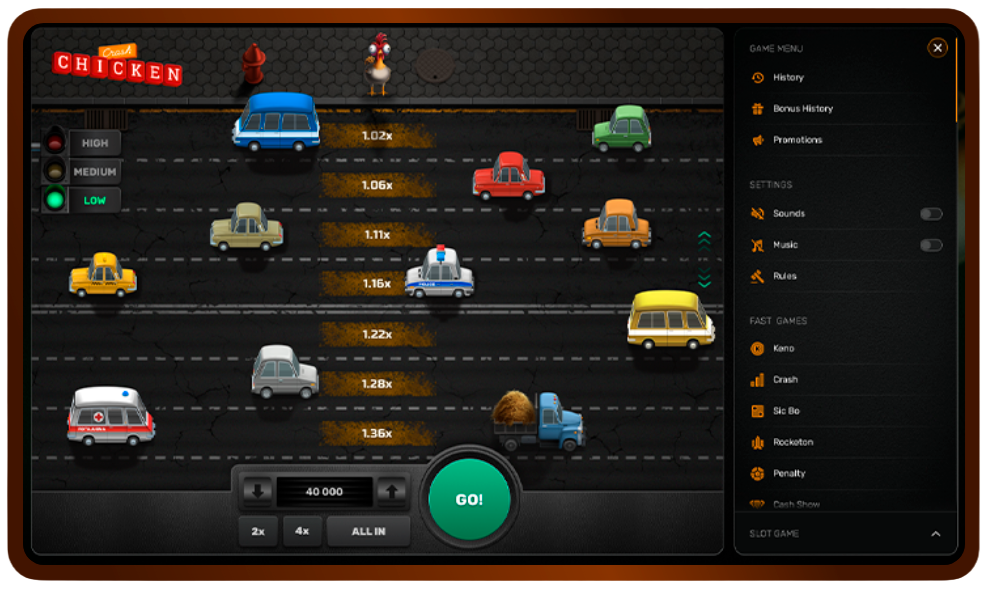Quadruple the bet with 4x
The image size is (995, 590).
[302, 531]
